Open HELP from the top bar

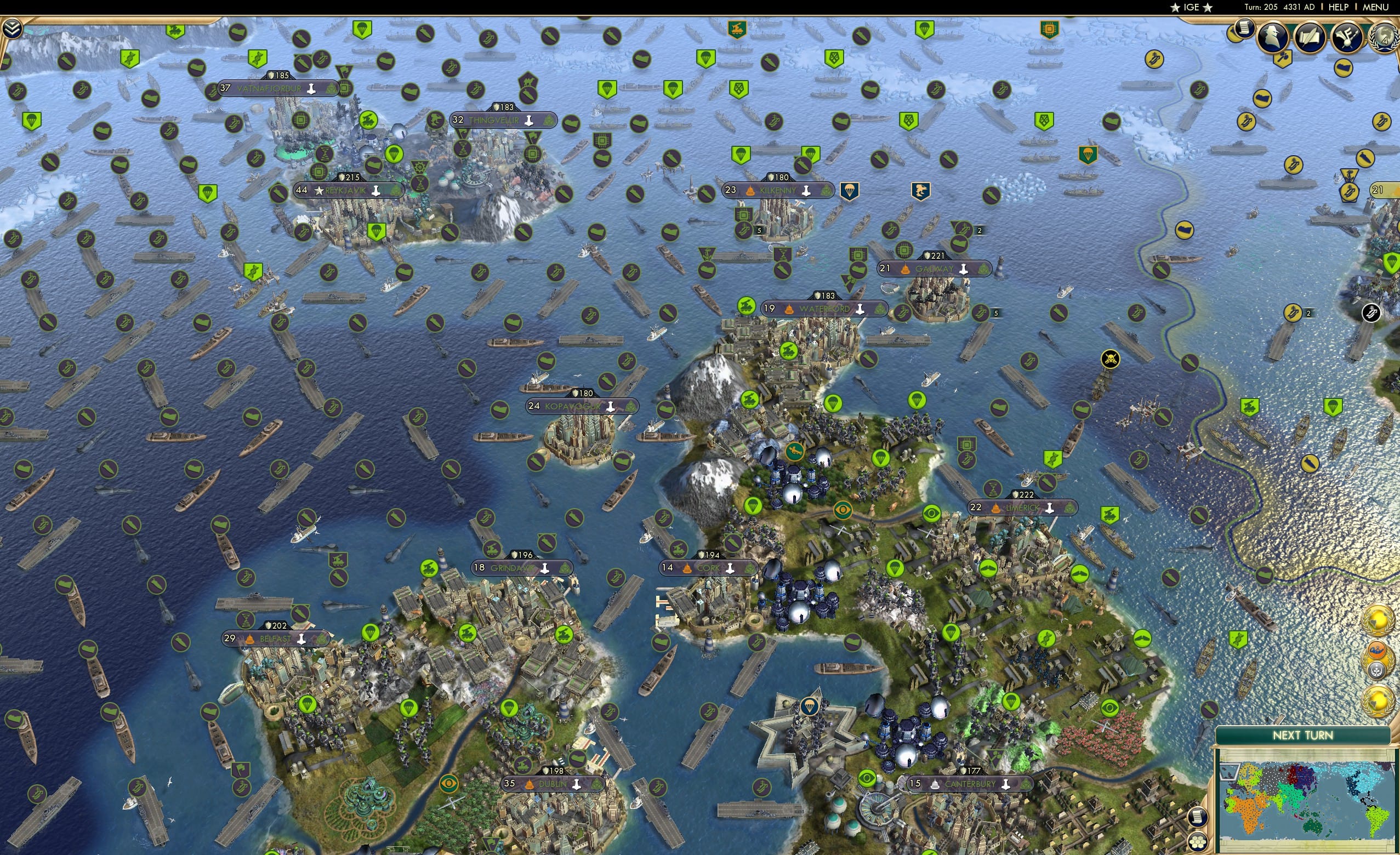pyautogui.click(x=1339, y=7)
